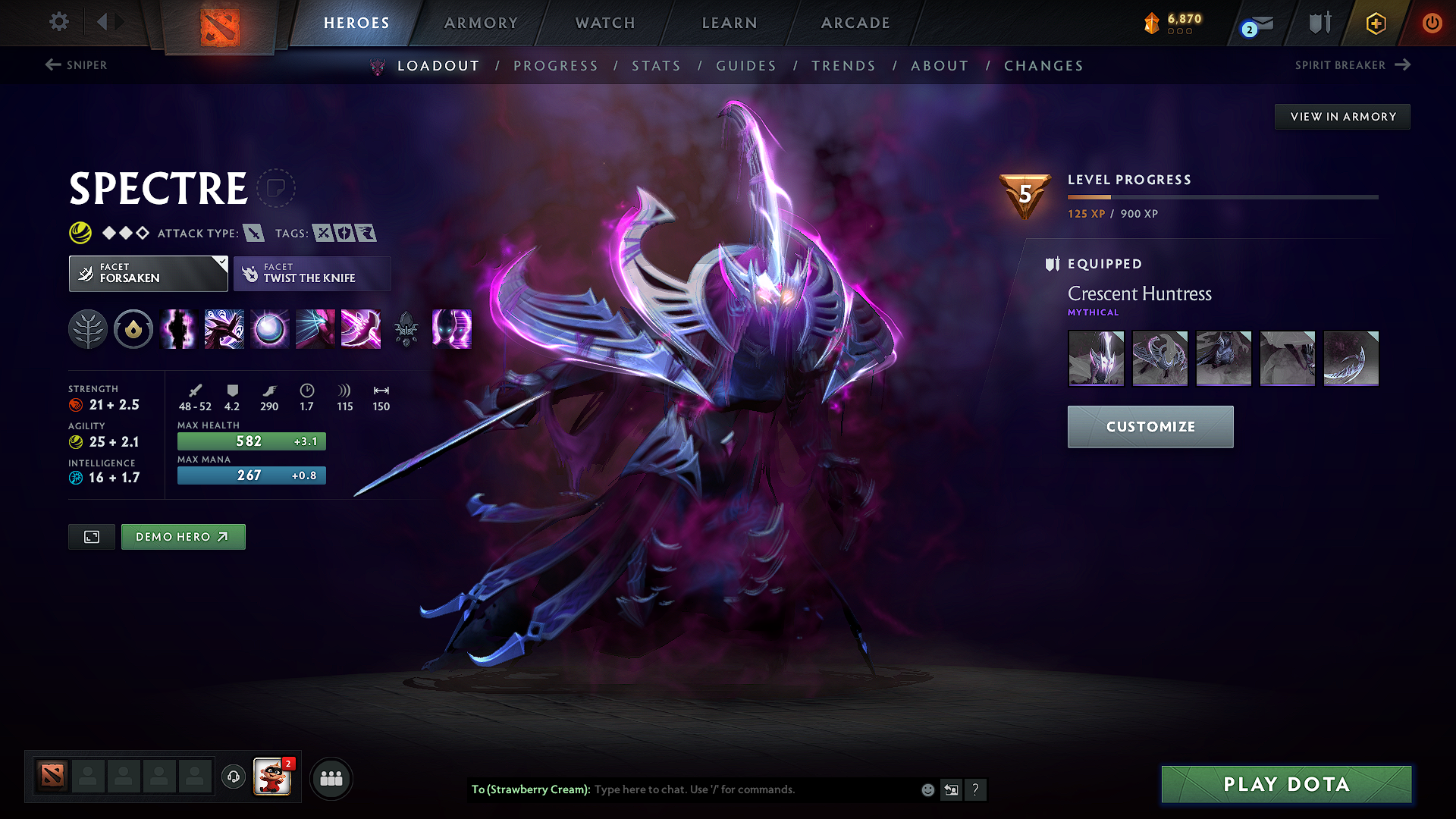Click CUSTOMIZE under Crescent Huntress

click(x=1150, y=426)
